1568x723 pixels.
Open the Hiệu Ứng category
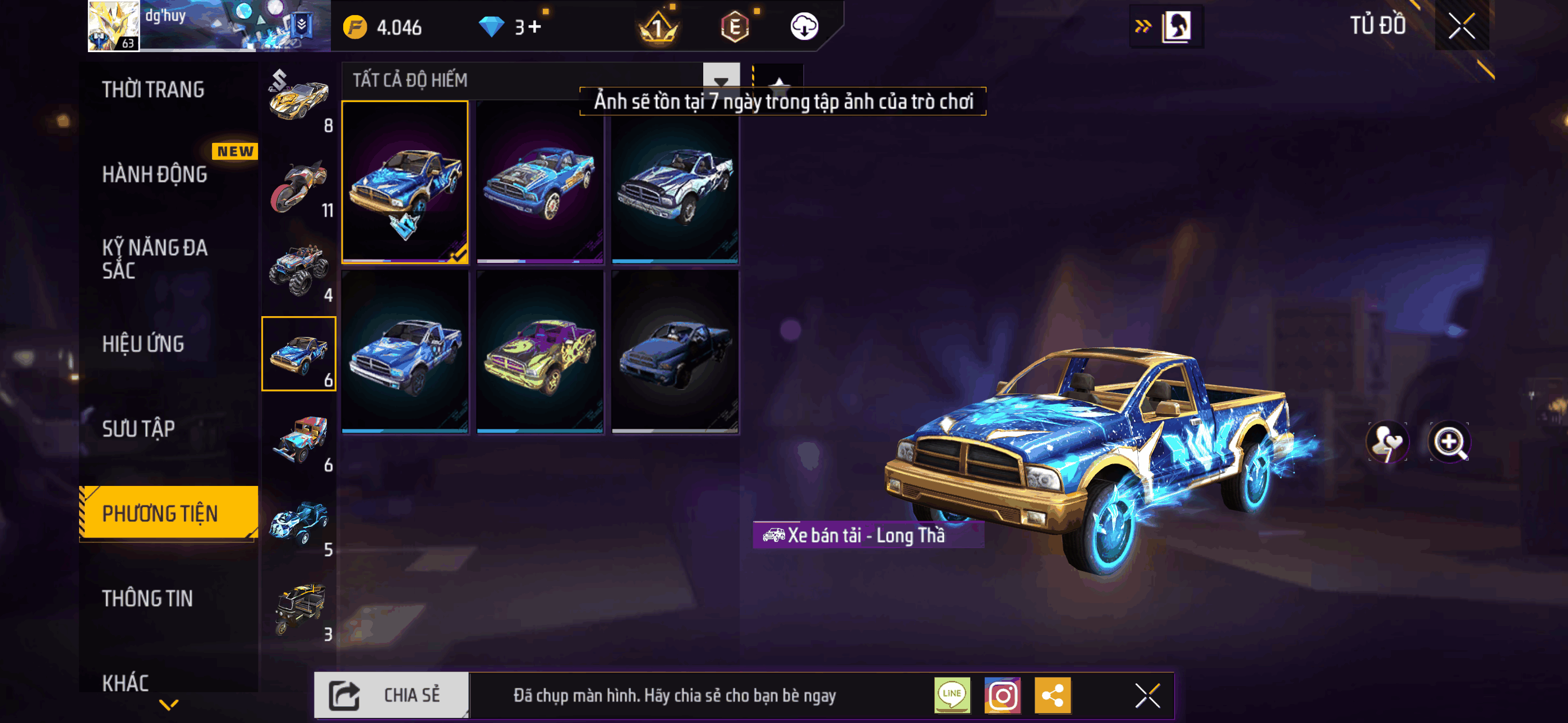click(x=143, y=344)
